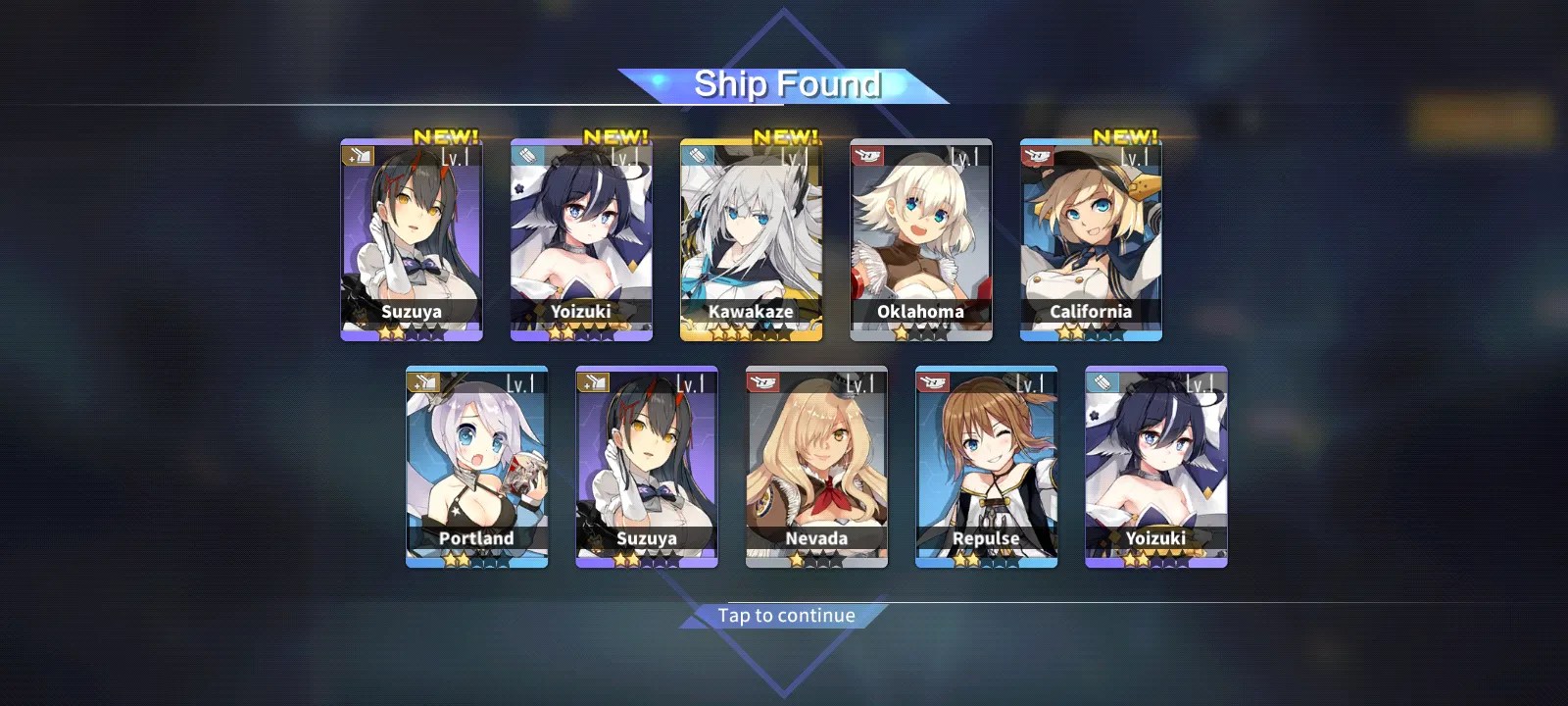The width and height of the screenshot is (1568, 706).
Task: View the California ship card
Action: point(1091,240)
